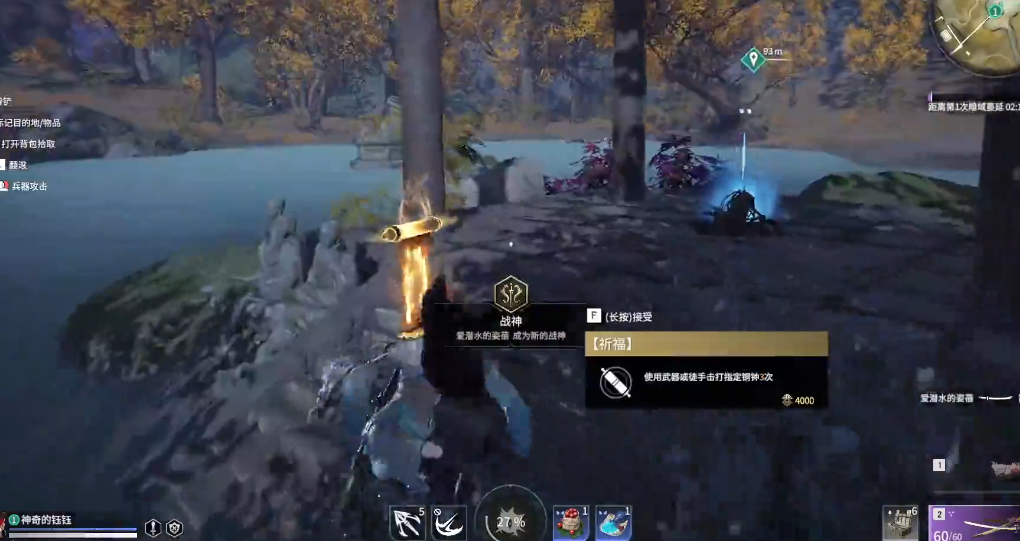
Task: Click the 27% rage burst gauge
Action: coord(510,520)
